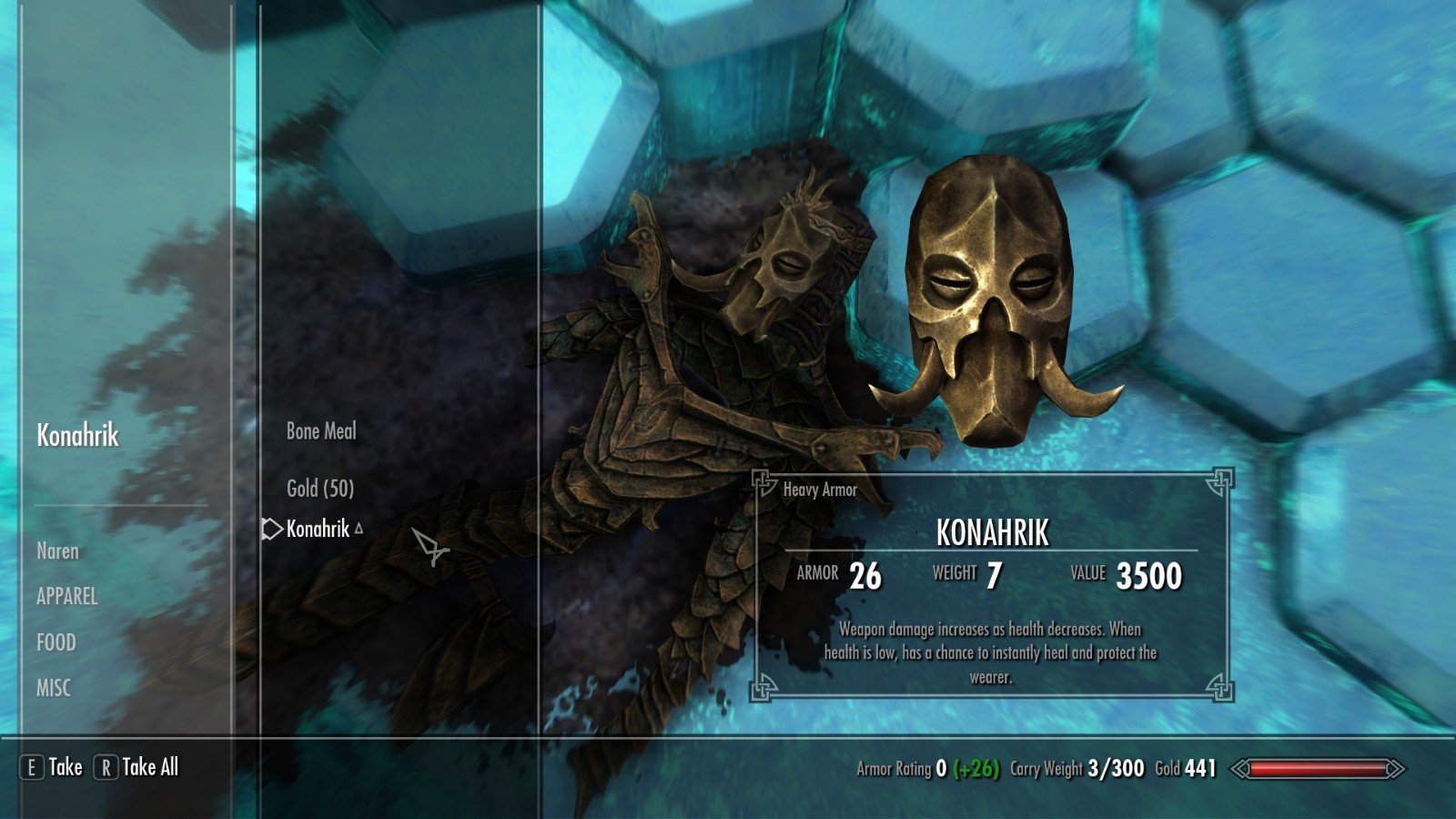1456x819 pixels.
Task: Click the Take button
Action: point(53,767)
